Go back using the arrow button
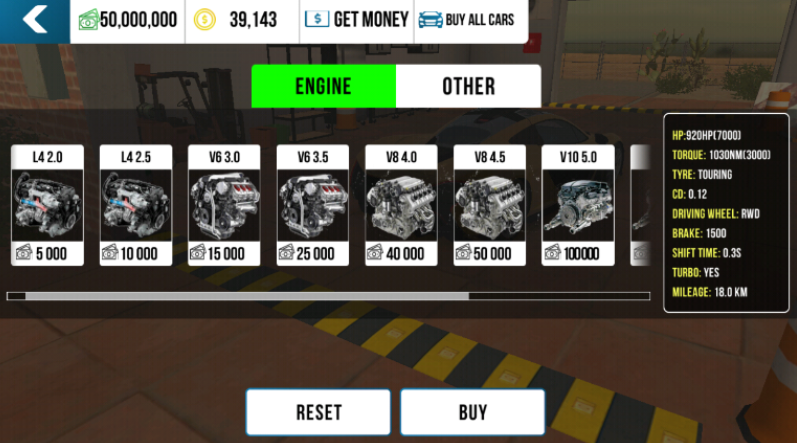Screen dimensions: 797x443 (35, 20)
